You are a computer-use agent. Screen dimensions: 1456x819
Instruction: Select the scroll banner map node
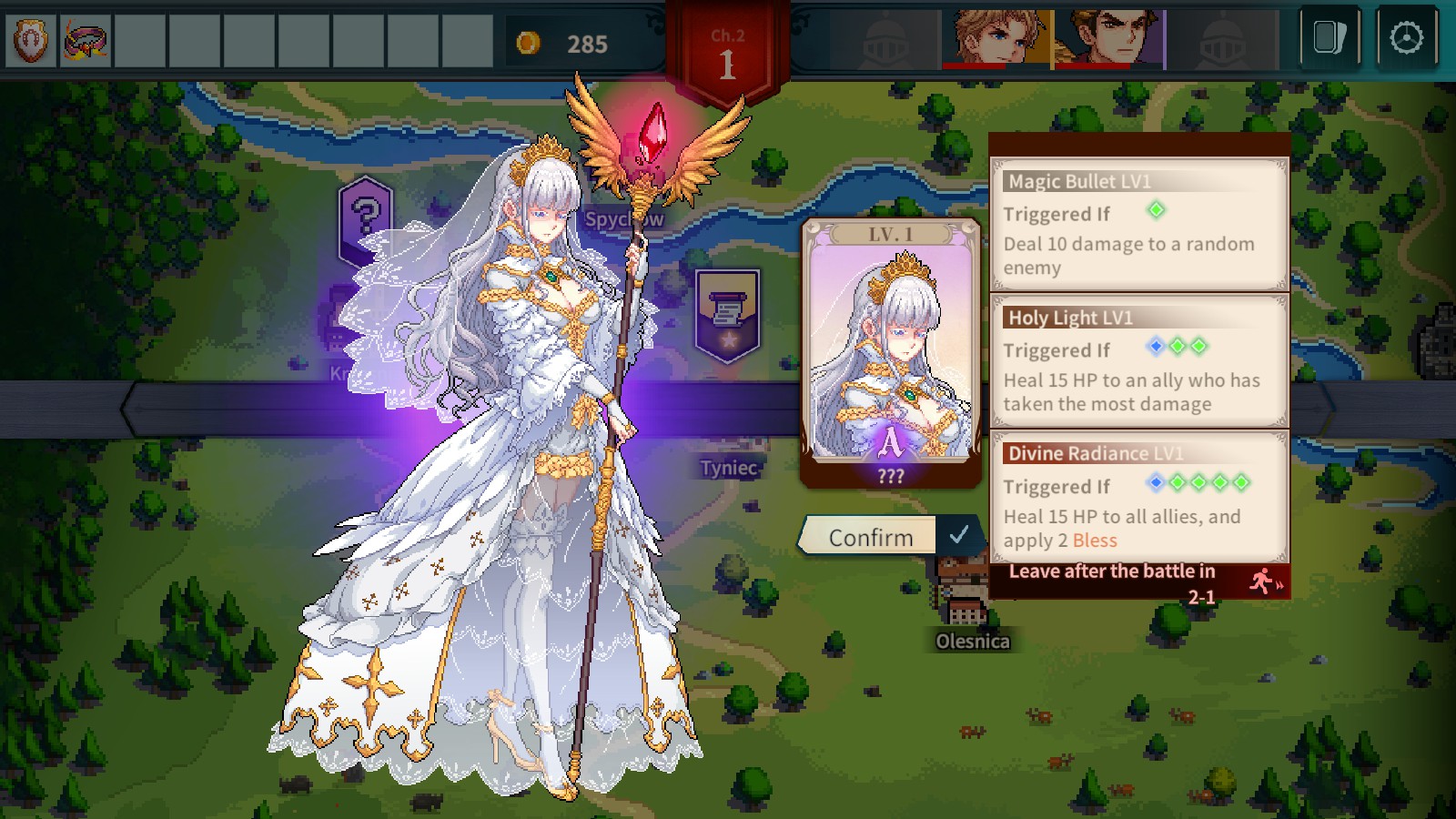click(x=726, y=314)
